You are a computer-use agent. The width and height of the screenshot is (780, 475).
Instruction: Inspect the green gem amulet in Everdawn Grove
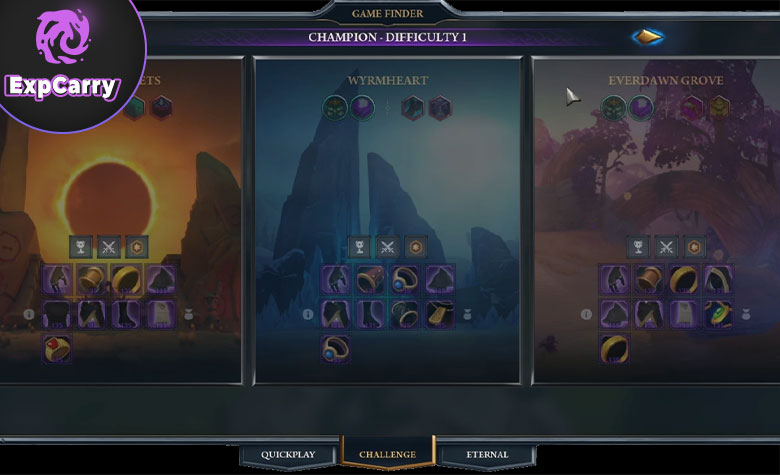[718, 314]
